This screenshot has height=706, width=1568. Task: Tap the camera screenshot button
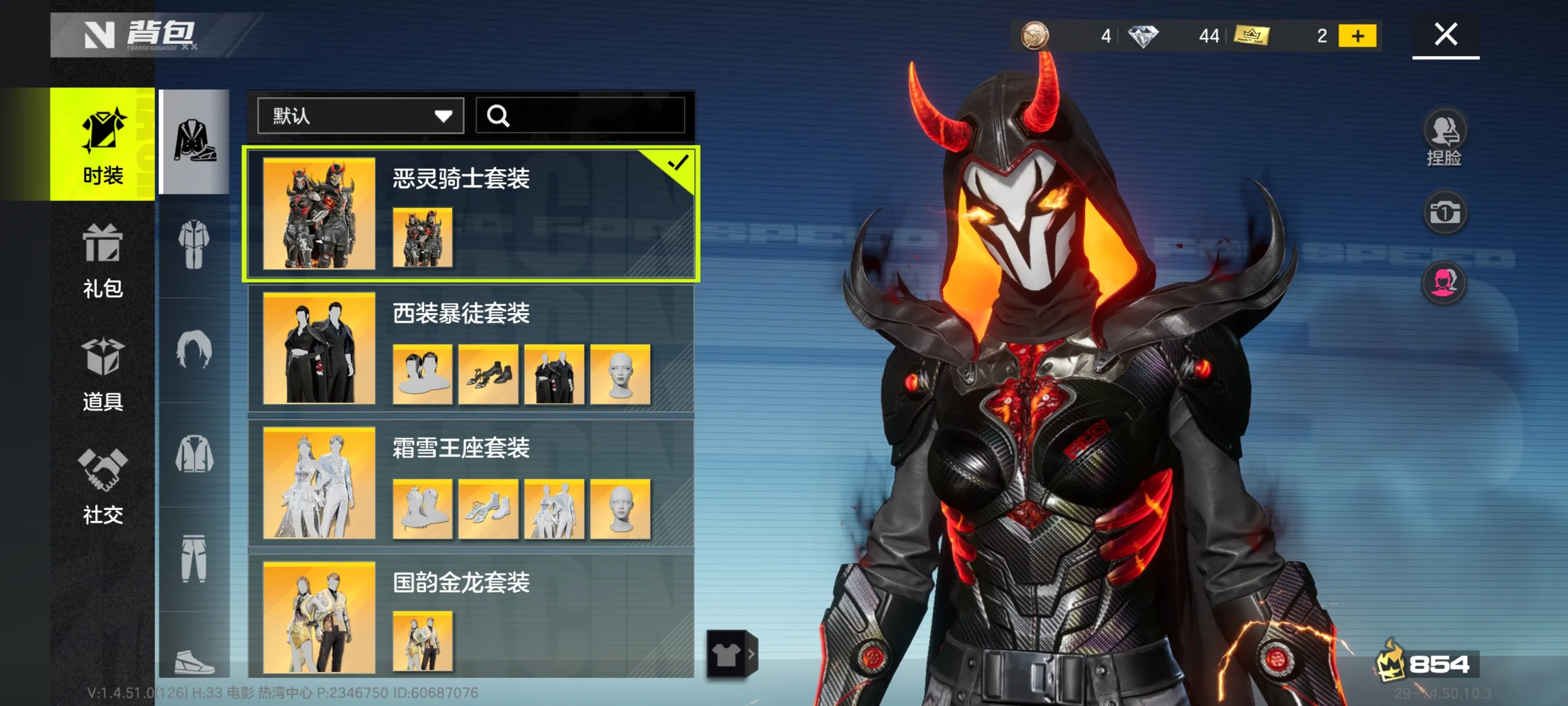1444,213
